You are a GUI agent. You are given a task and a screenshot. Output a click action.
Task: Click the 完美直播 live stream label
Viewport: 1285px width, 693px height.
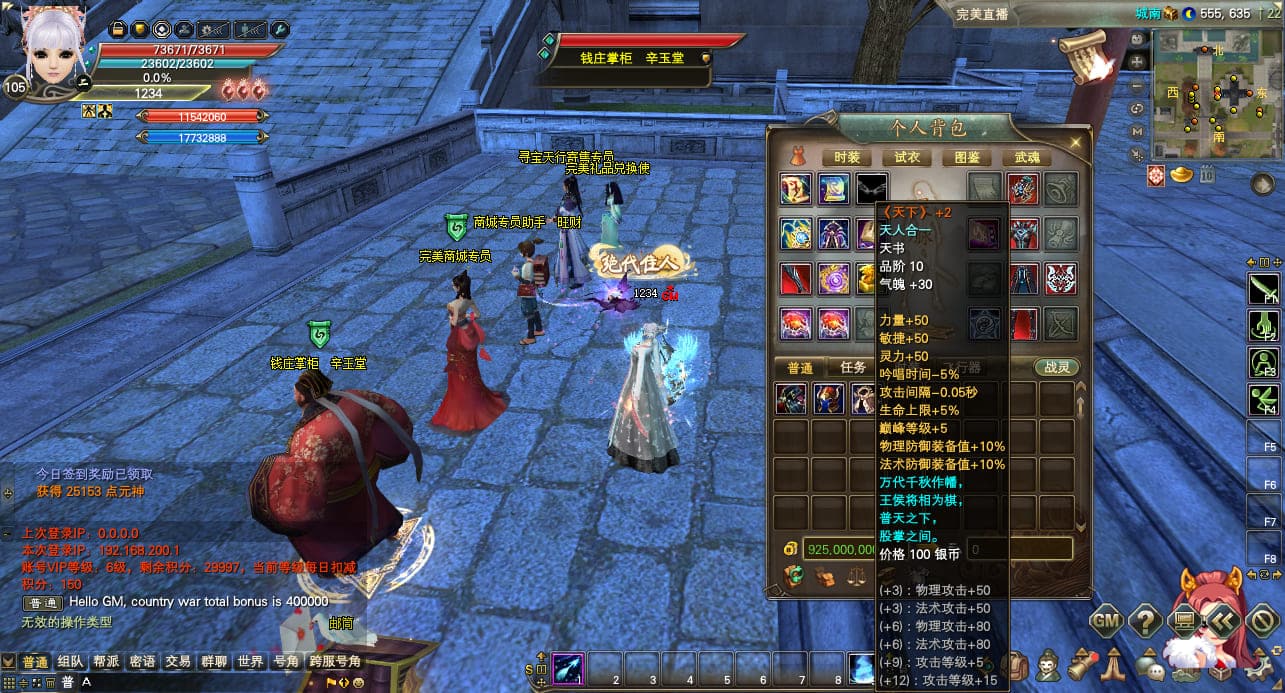[981, 14]
